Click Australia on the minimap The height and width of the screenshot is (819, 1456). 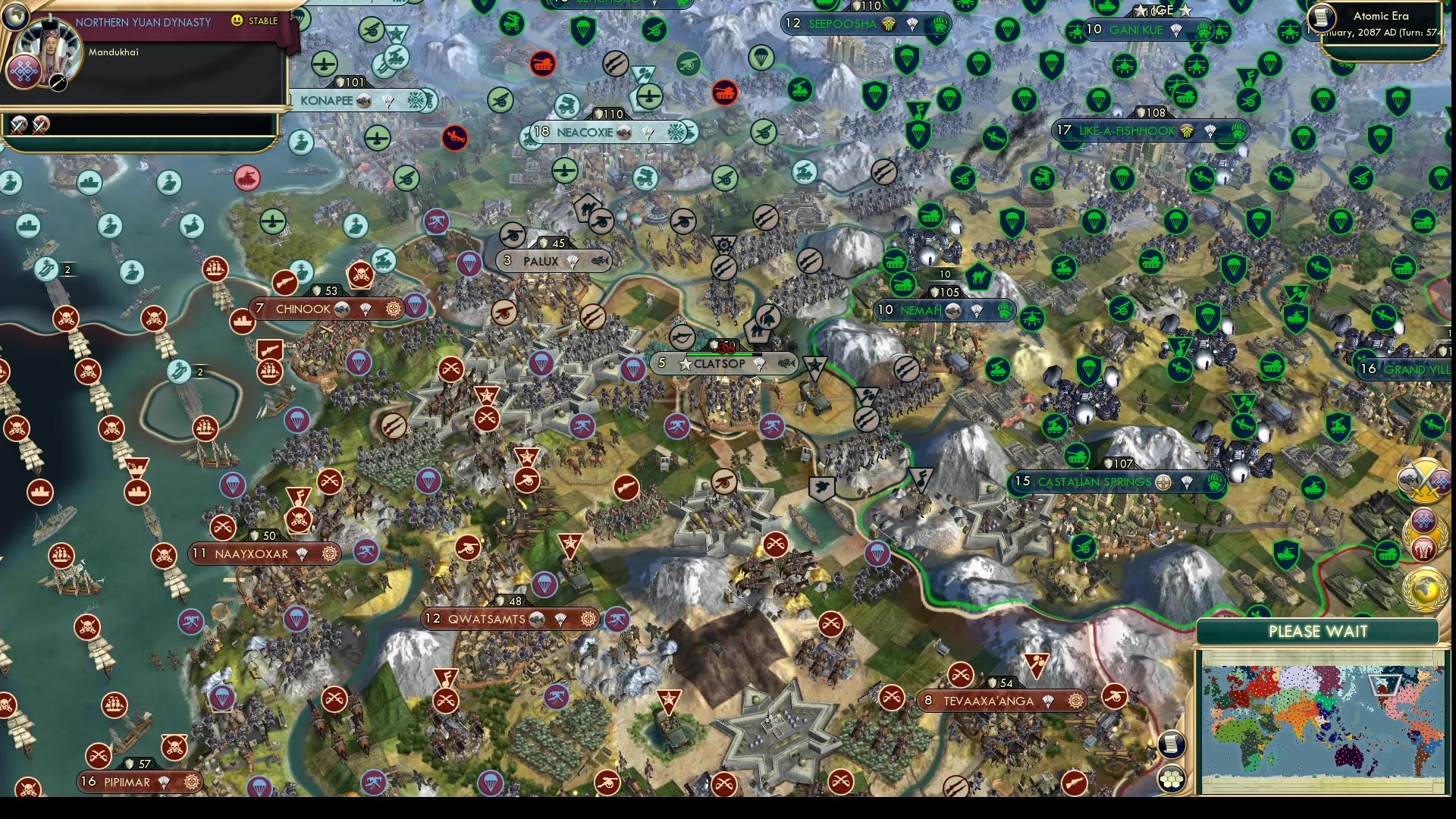coord(1348,758)
